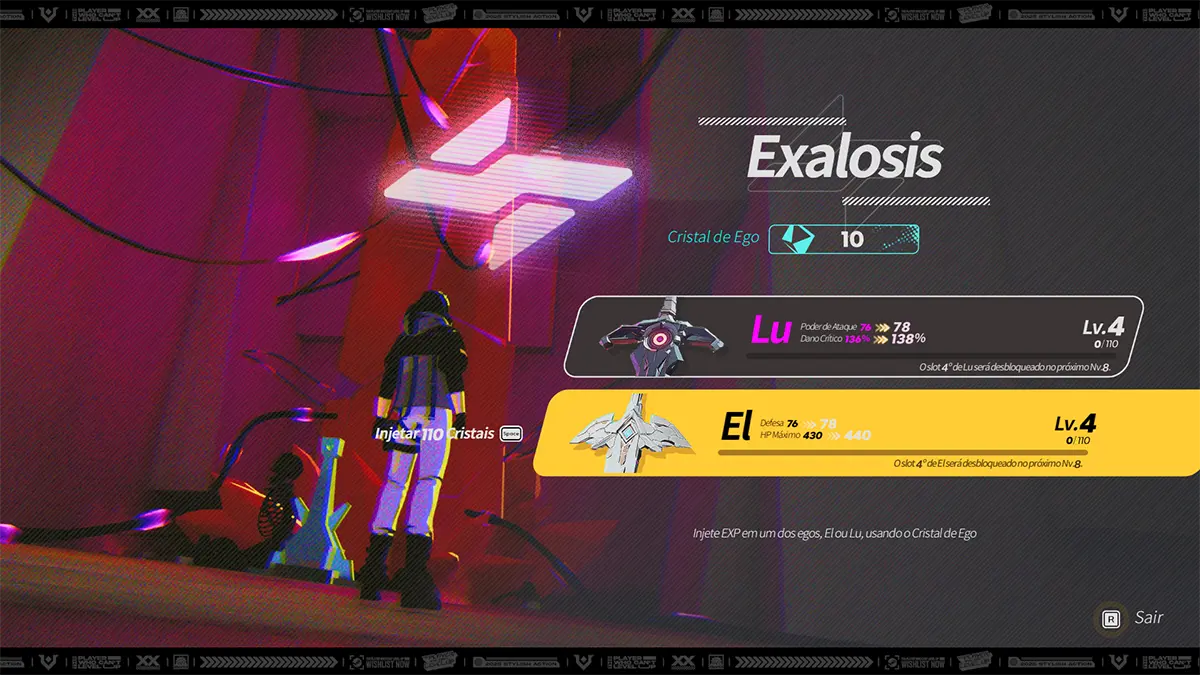Choose the El ego upgrade row
1200x675 pixels.
[x=865, y=432]
